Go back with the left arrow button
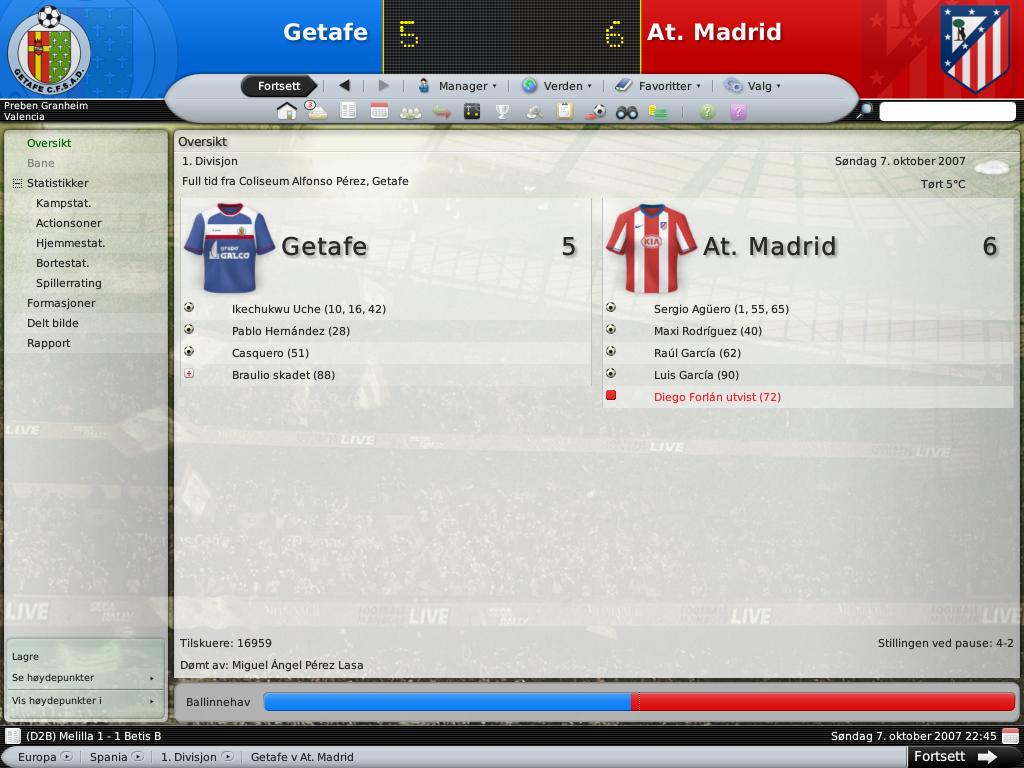This screenshot has width=1024, height=768. [345, 86]
